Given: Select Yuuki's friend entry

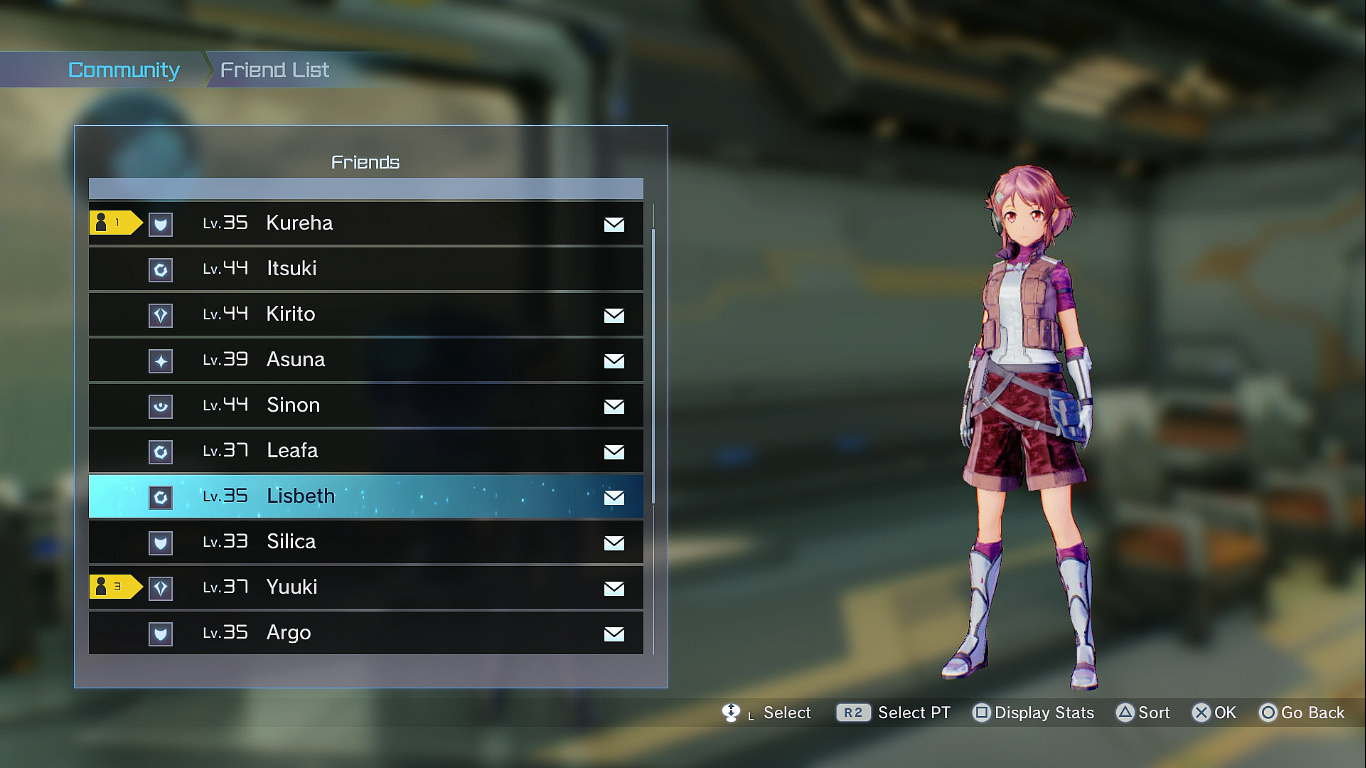Looking at the screenshot, I should pos(366,587).
